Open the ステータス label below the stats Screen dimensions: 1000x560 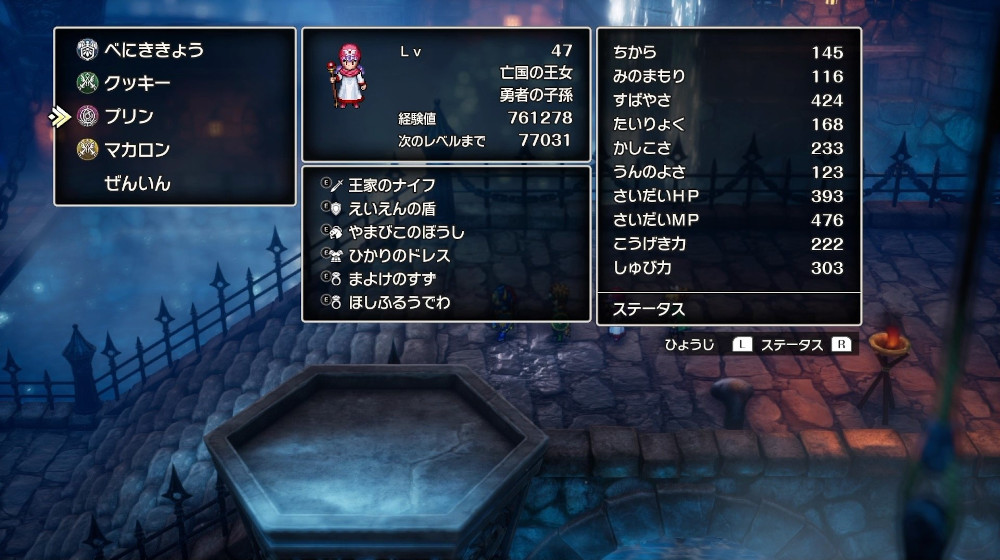tap(649, 309)
